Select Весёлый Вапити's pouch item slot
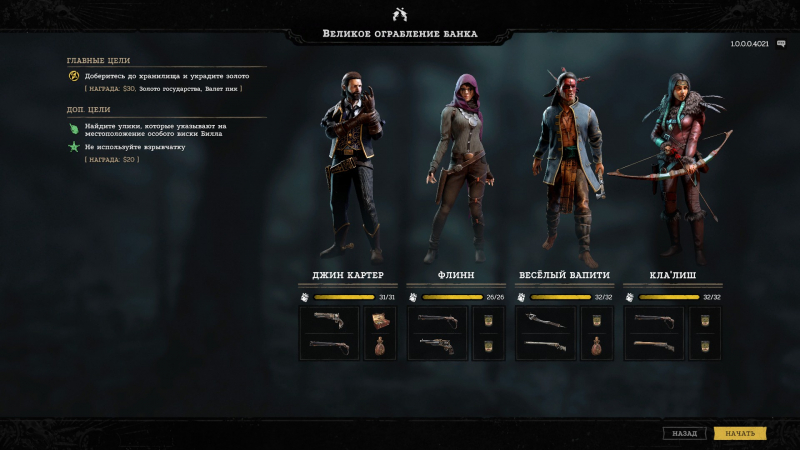Screen dimensions: 800x450 (x=595, y=346)
